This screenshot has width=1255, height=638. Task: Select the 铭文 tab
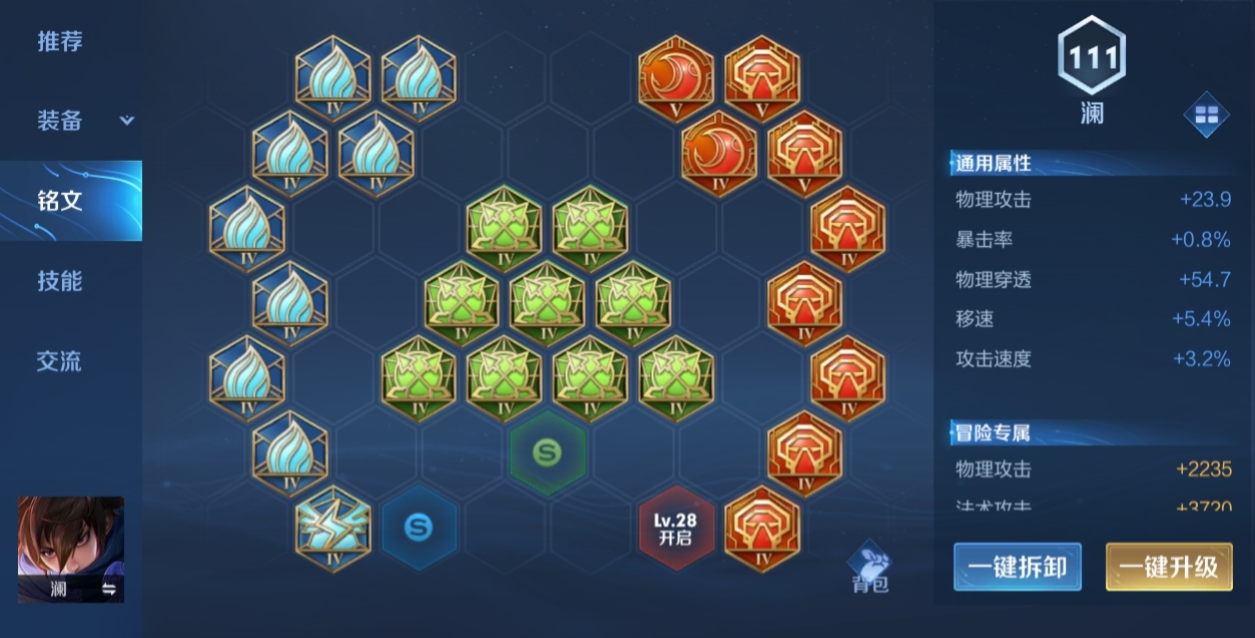pos(60,201)
